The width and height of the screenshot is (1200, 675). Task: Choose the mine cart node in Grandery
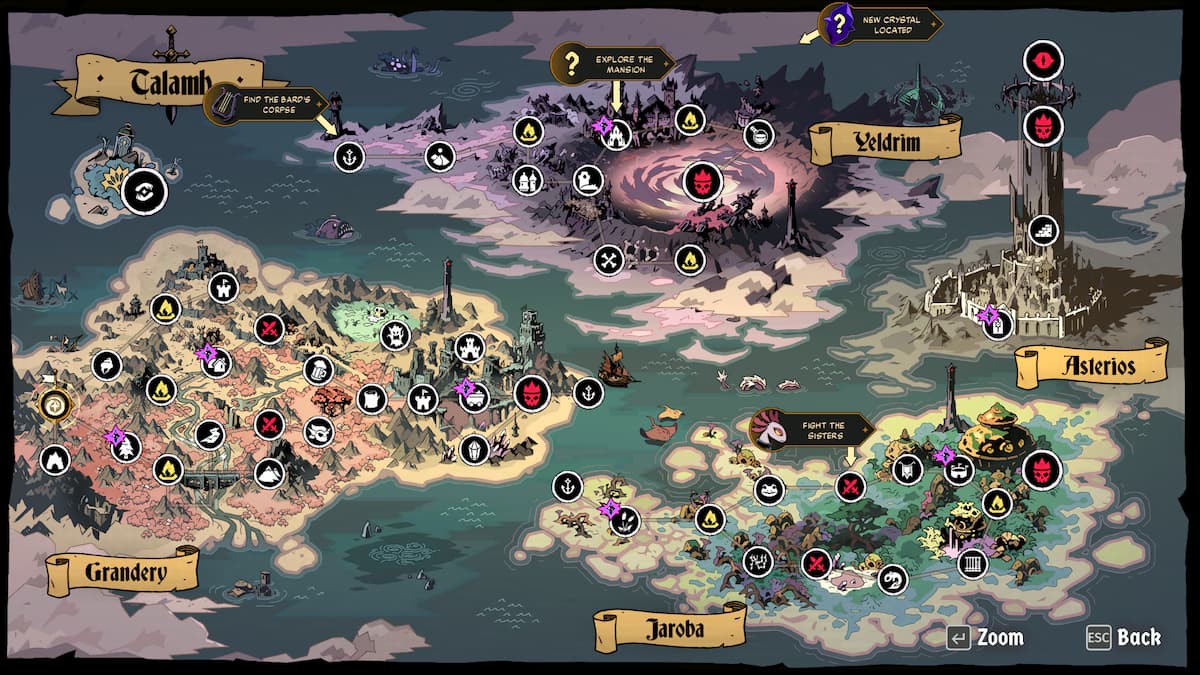click(x=473, y=397)
